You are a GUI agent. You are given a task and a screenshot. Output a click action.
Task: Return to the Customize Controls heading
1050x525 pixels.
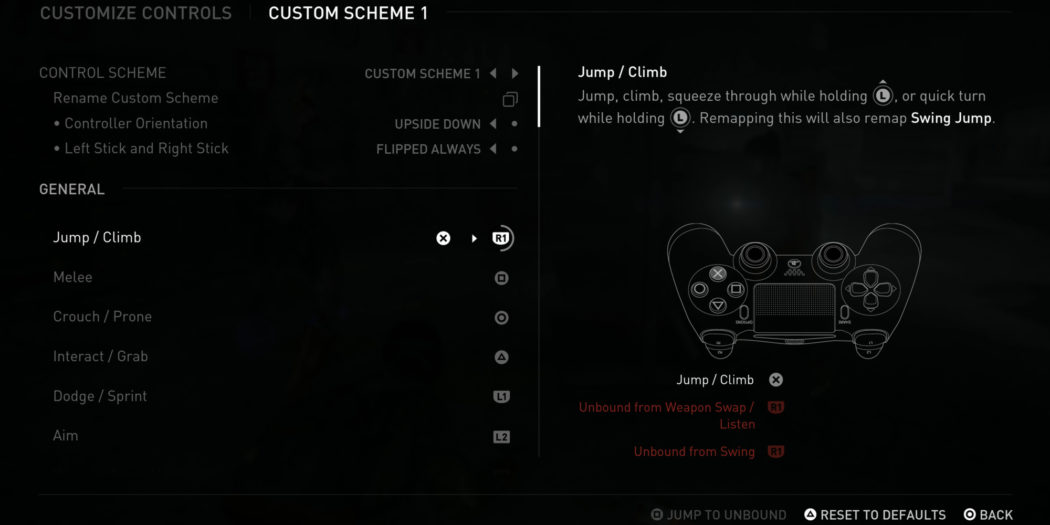pos(135,14)
